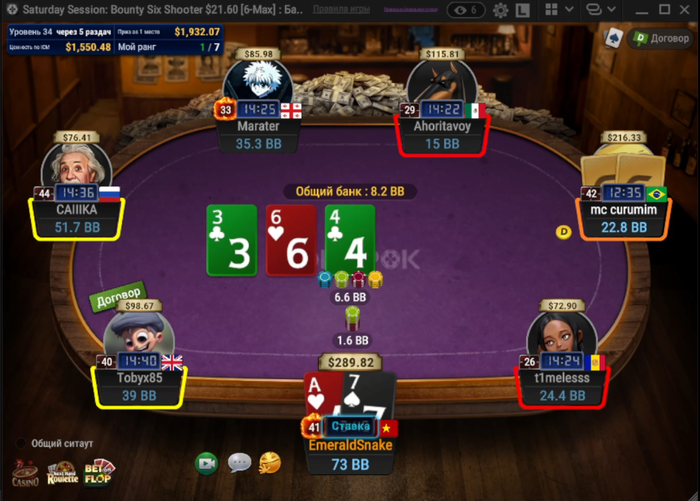Open the emoji reactions menu
The width and height of the screenshot is (700, 501).
pyautogui.click(x=269, y=462)
